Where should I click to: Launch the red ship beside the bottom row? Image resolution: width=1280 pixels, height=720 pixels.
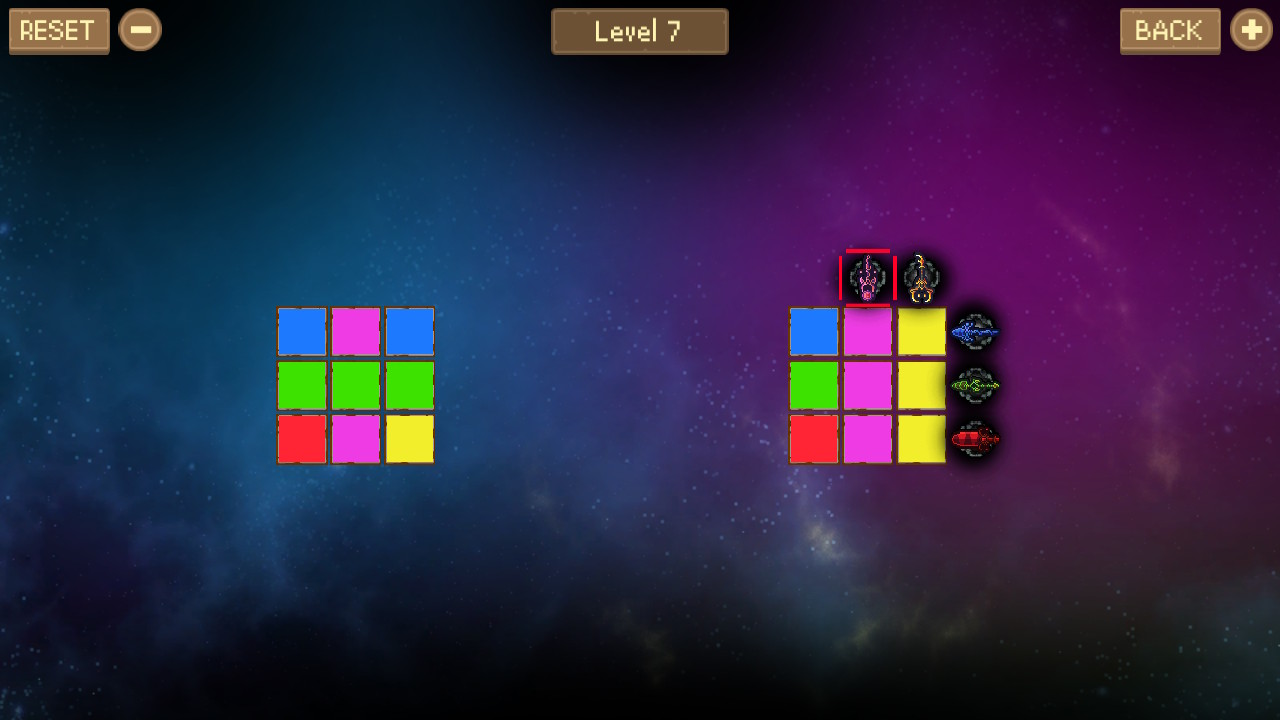[975, 440]
